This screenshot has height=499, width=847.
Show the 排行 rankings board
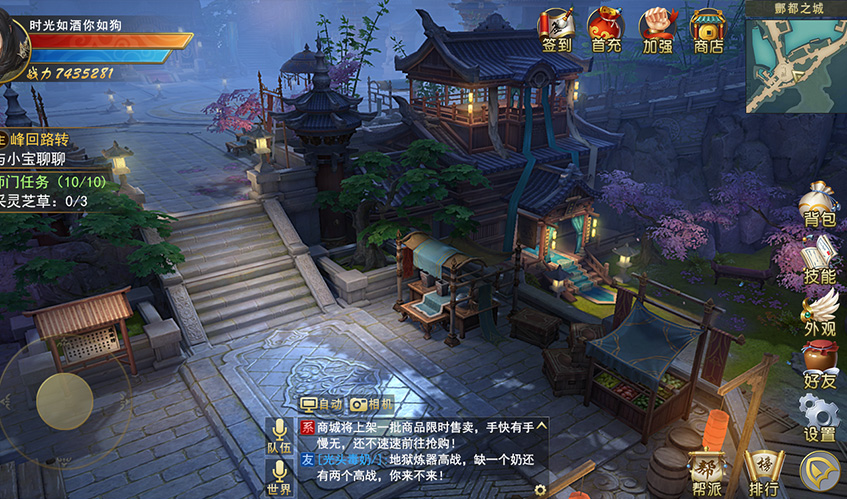coord(763,472)
